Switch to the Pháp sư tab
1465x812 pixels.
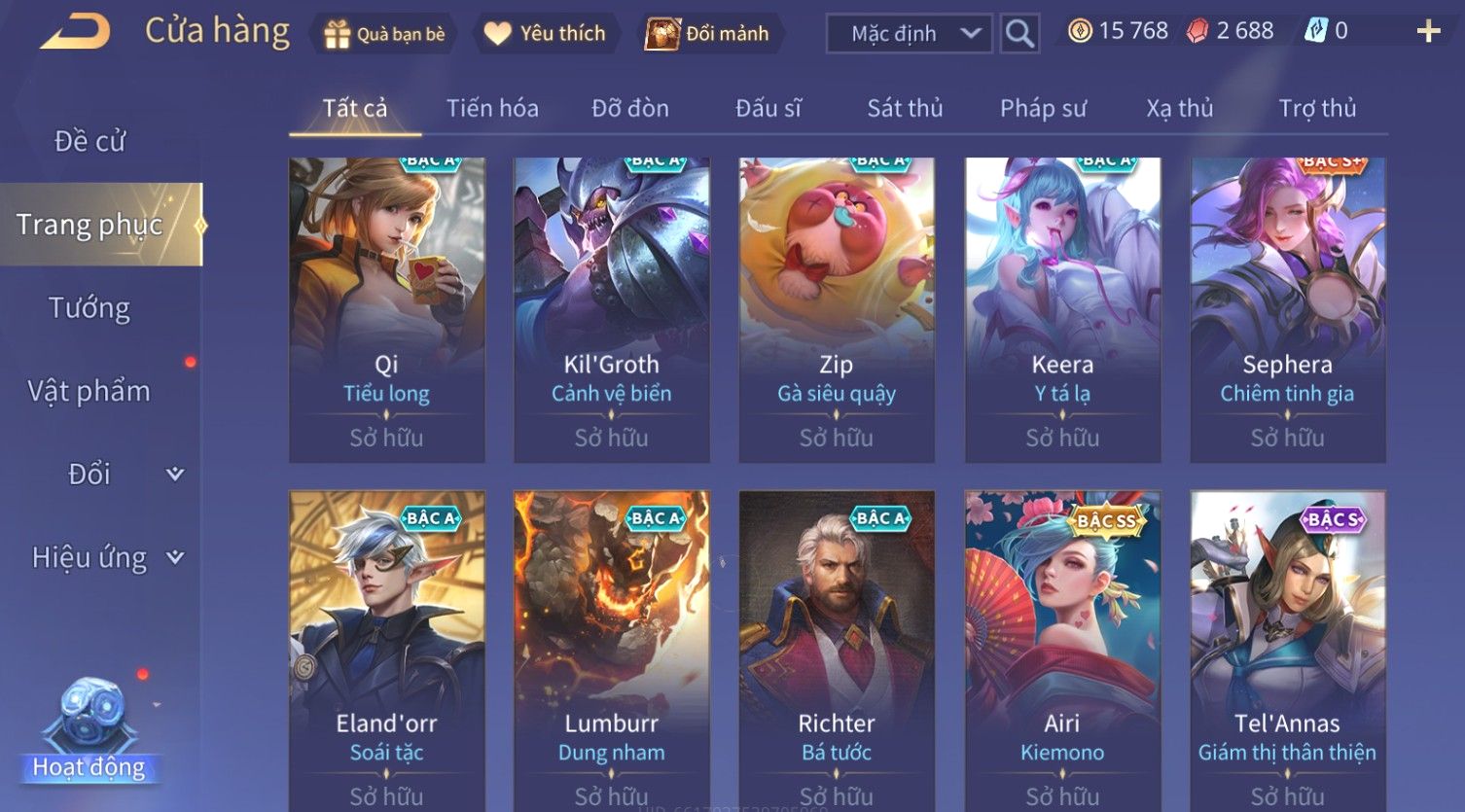(x=1043, y=108)
